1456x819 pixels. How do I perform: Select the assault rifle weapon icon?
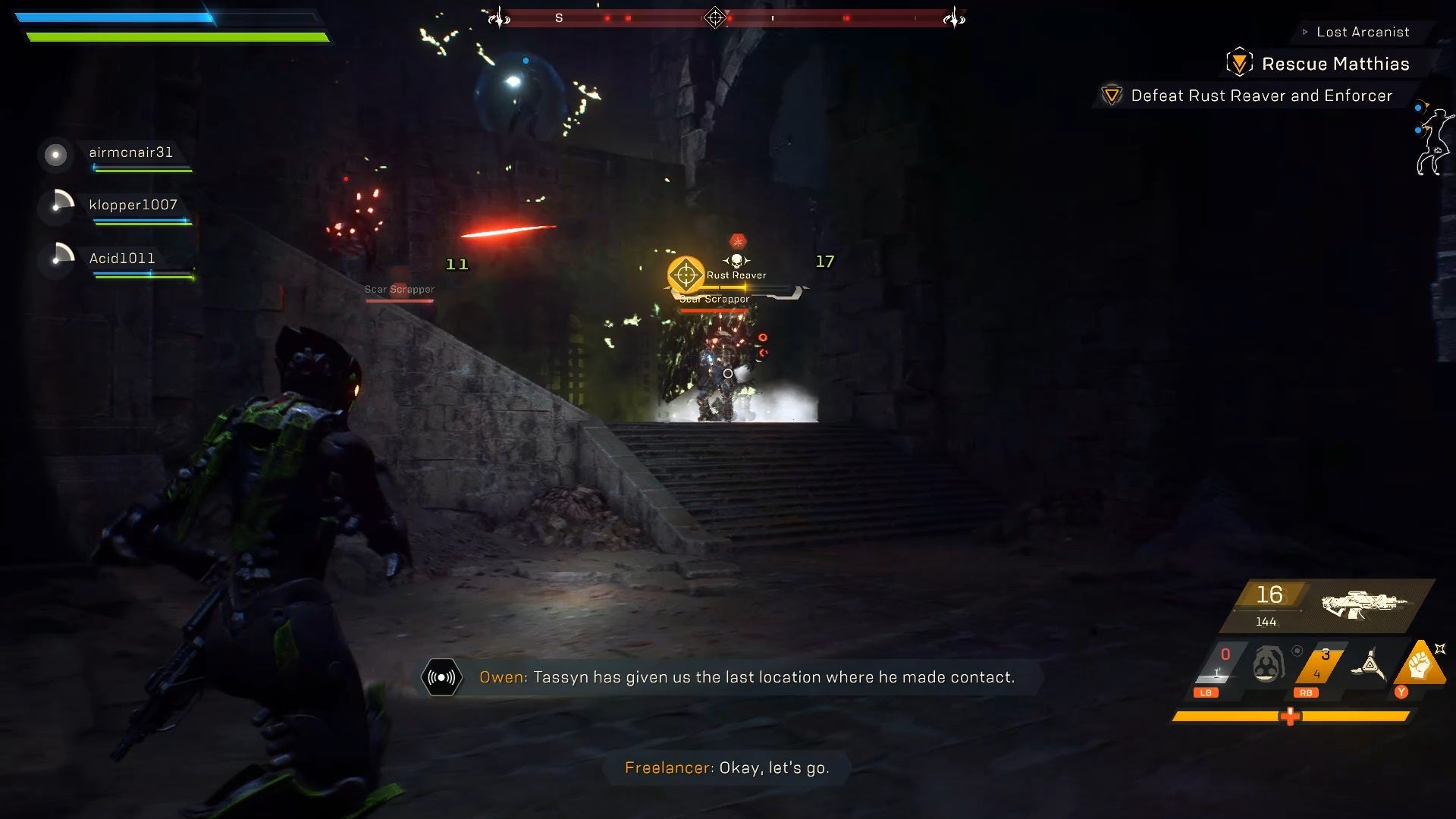(x=1363, y=604)
